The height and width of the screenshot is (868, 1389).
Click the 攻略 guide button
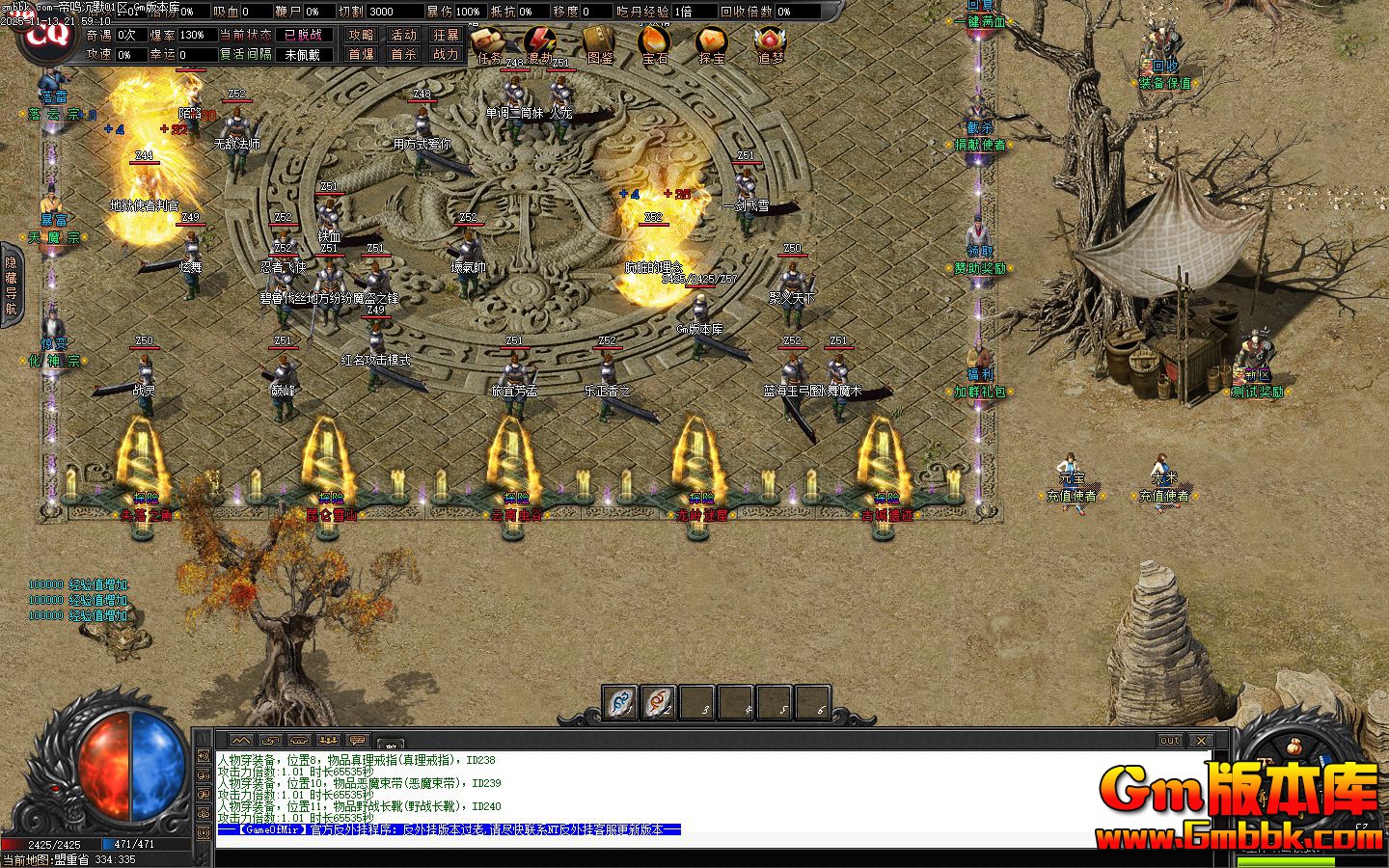(x=362, y=35)
